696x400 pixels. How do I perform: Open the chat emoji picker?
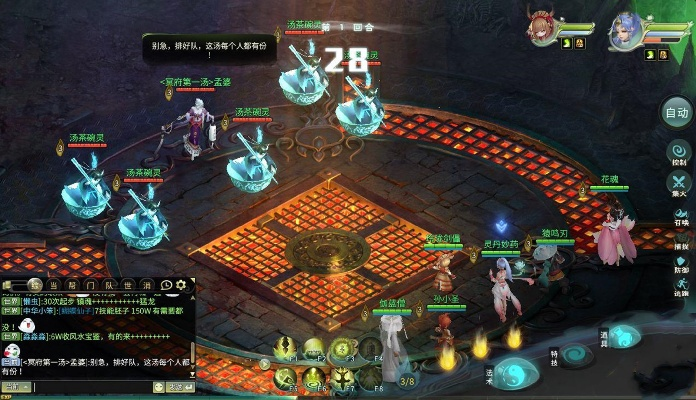tap(158, 386)
